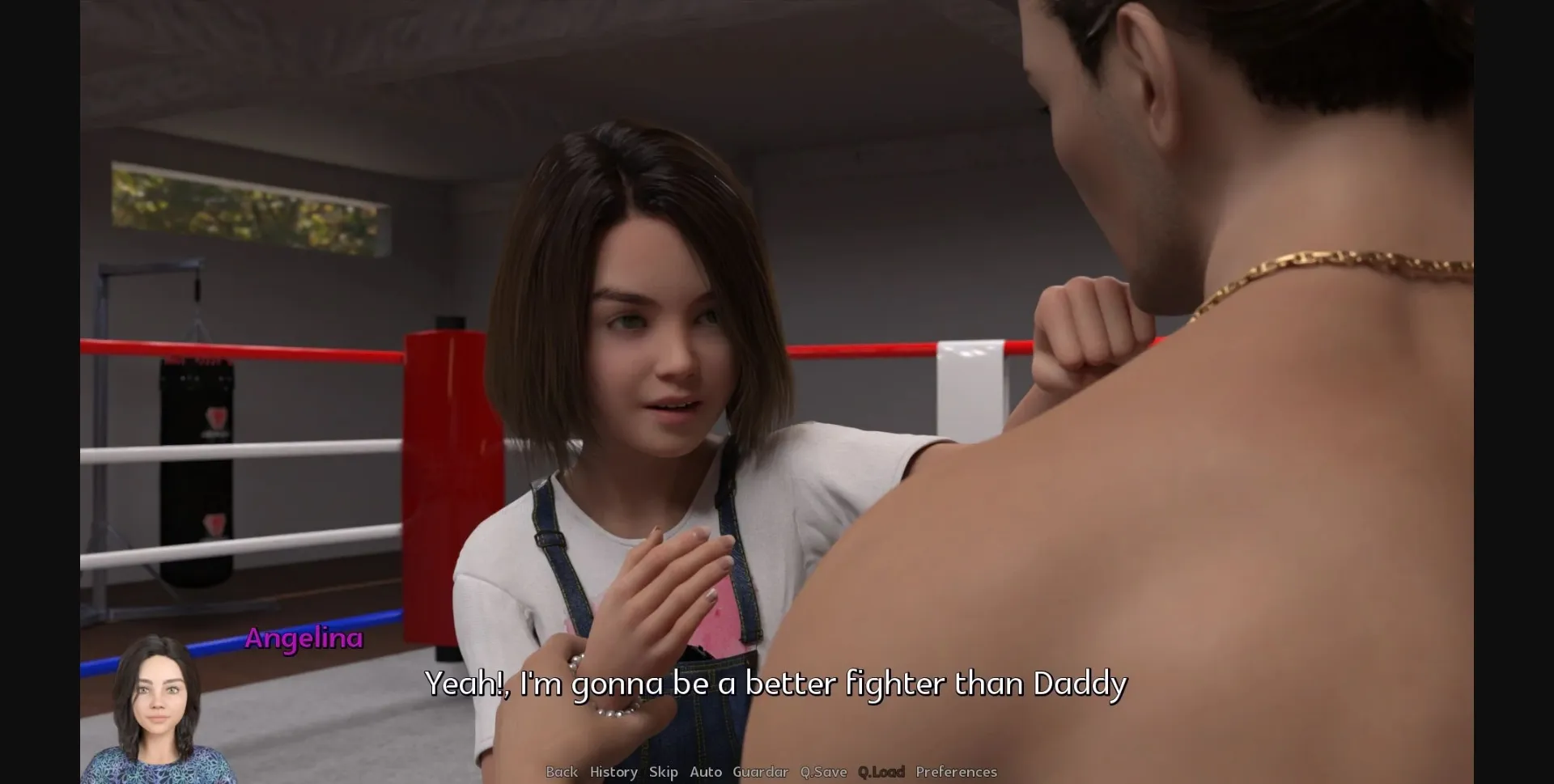
Task: Open History to review past conversation
Action: pyautogui.click(x=613, y=772)
